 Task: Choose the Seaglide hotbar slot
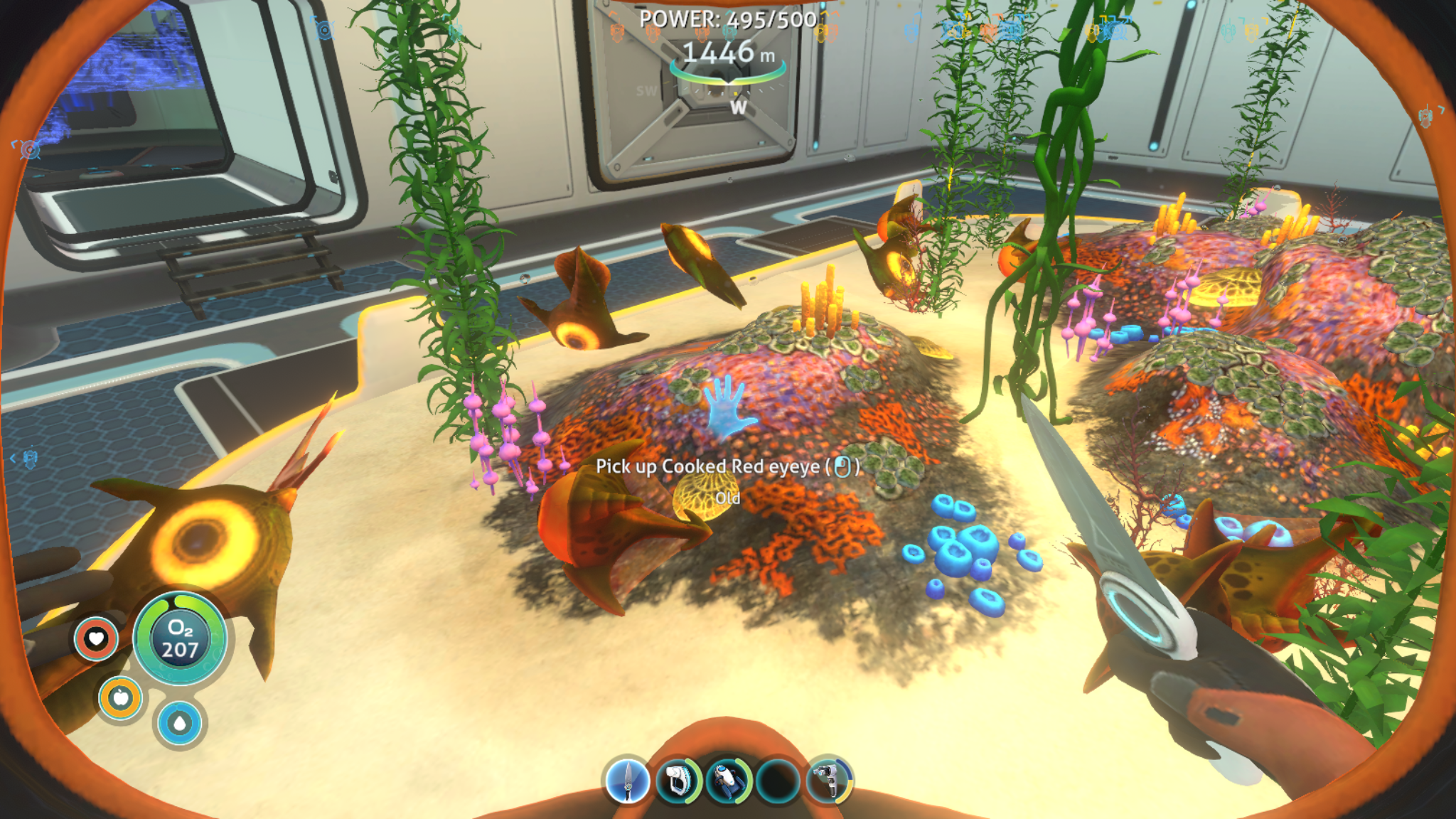728,781
